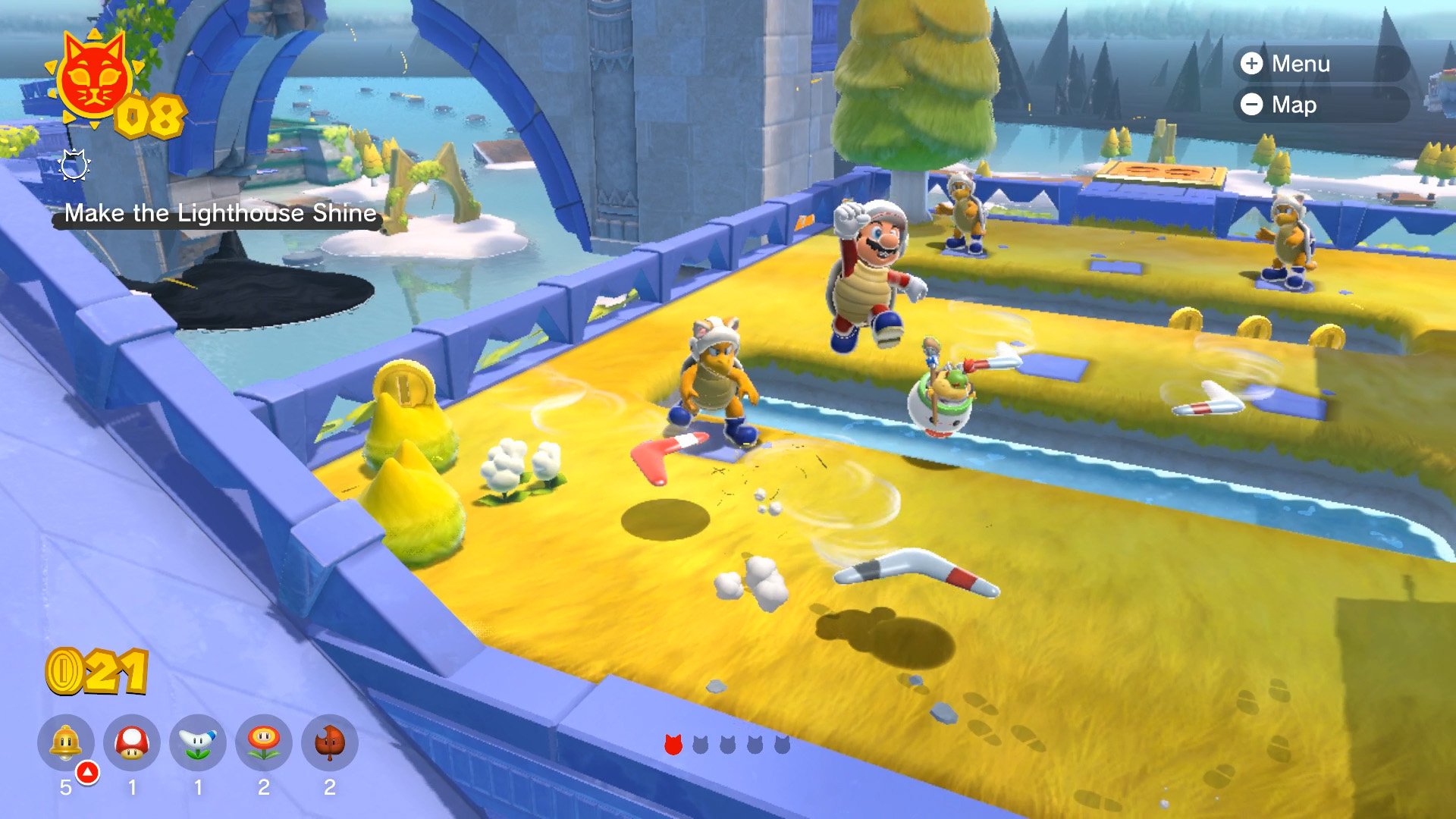
Task: Choose the Fire Flower stored item
Action: 264,743
